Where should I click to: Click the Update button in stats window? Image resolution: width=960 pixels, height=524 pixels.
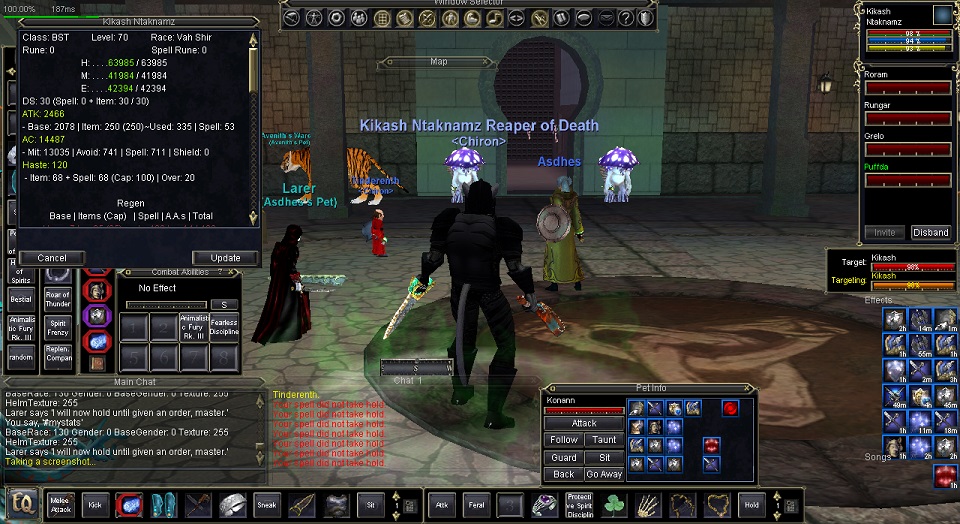(225, 258)
